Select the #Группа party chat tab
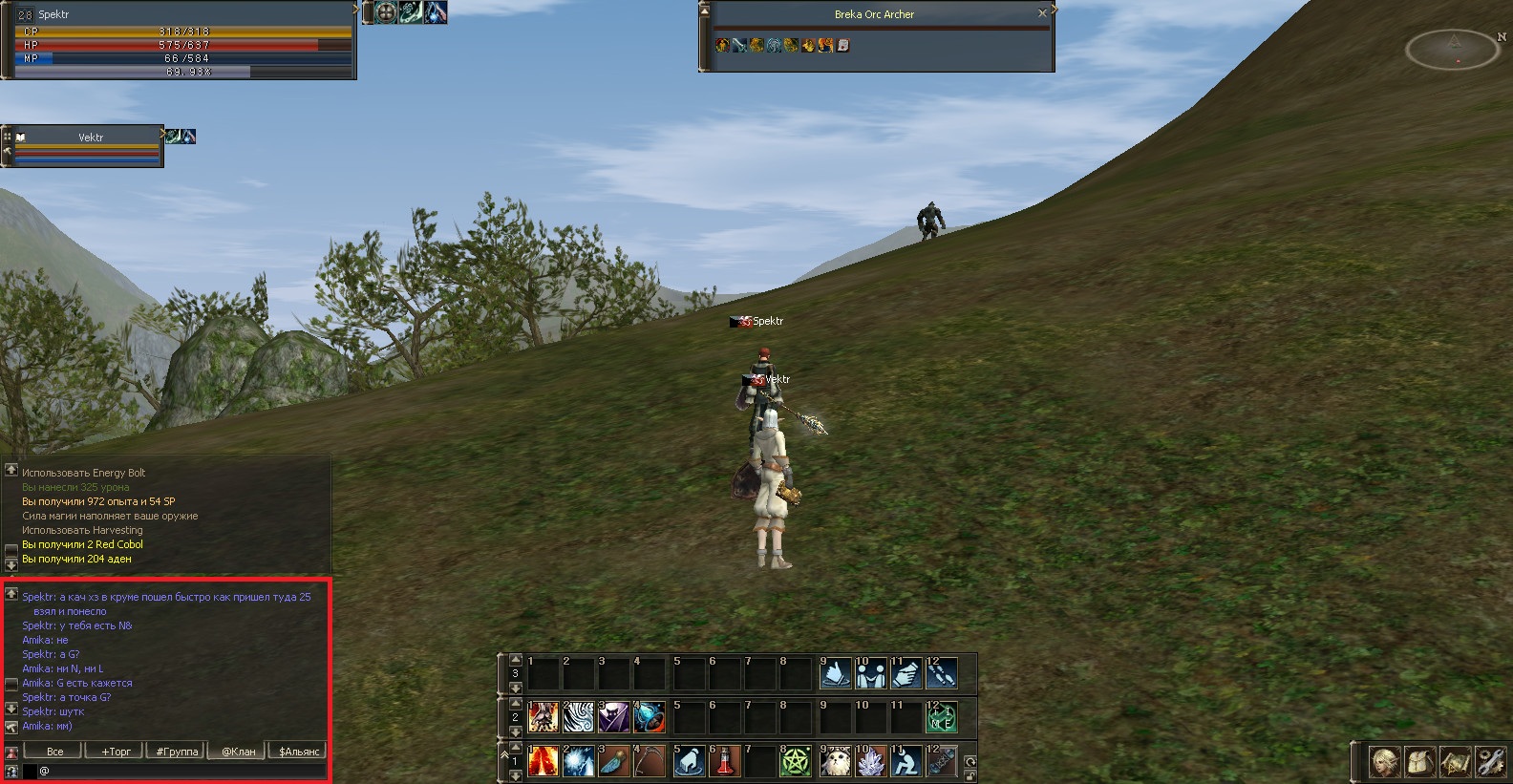This screenshot has width=1513, height=784. [x=177, y=751]
